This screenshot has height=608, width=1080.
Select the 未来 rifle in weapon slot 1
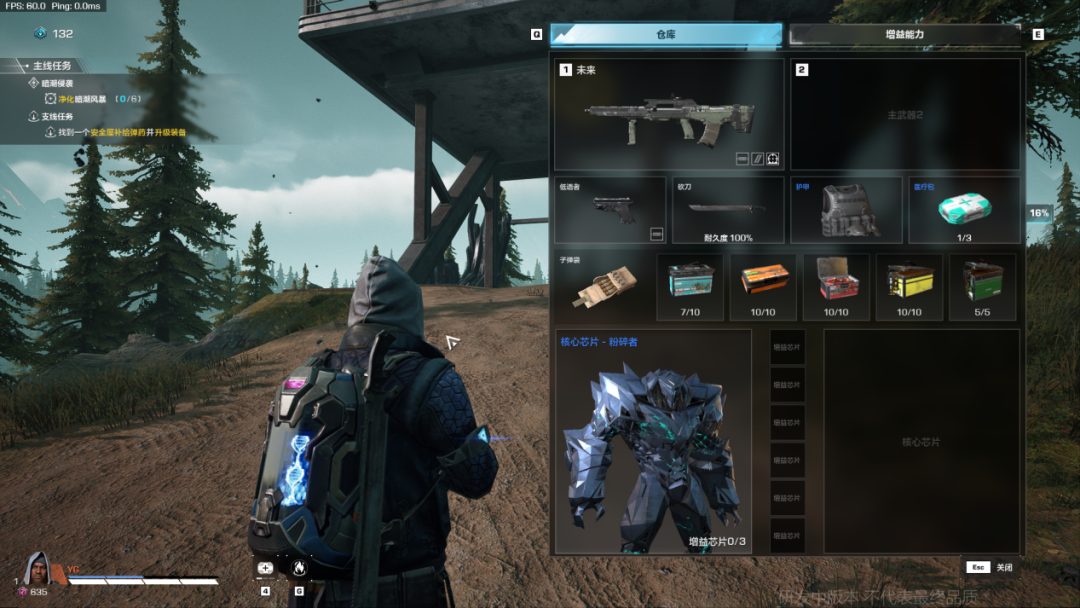coord(668,114)
